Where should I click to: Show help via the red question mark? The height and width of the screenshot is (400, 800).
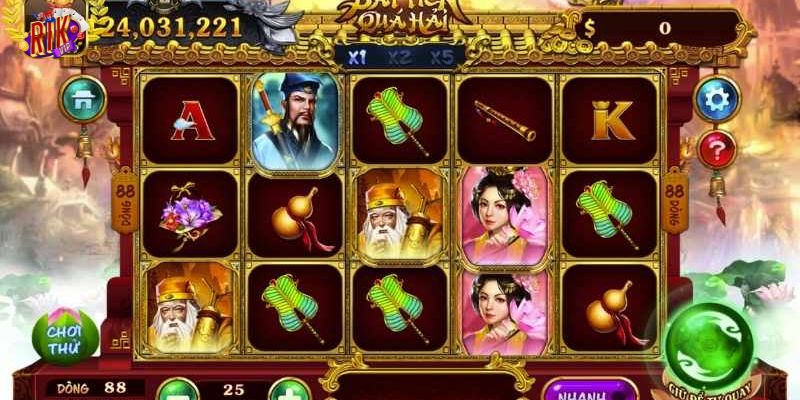coord(716,150)
